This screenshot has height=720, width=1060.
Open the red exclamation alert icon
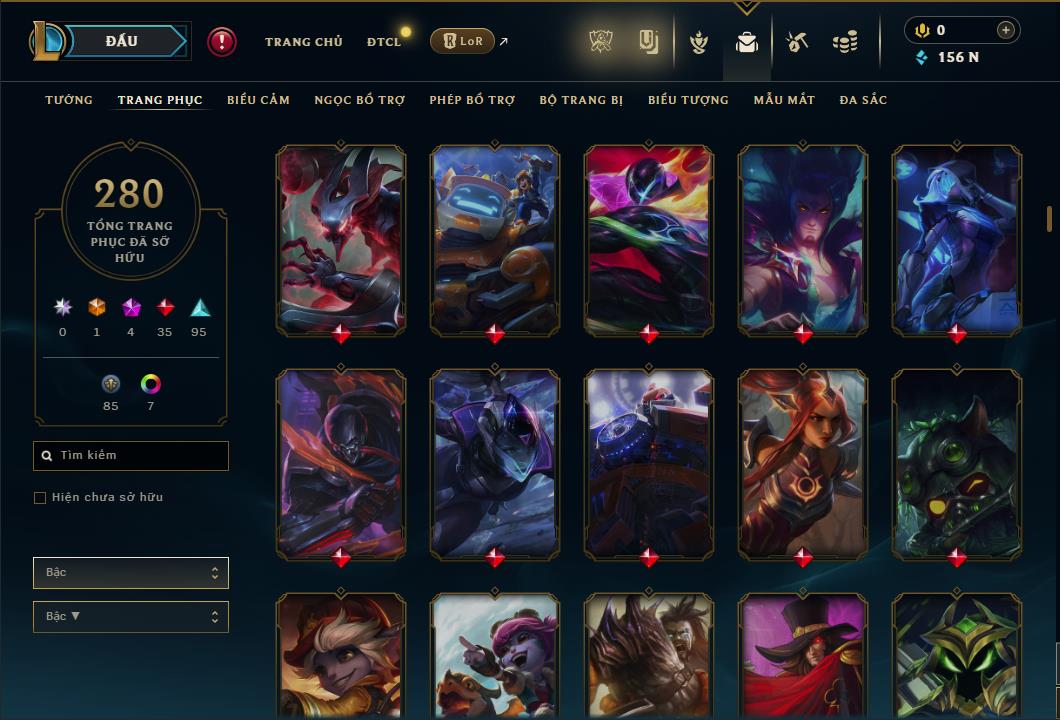(222, 41)
